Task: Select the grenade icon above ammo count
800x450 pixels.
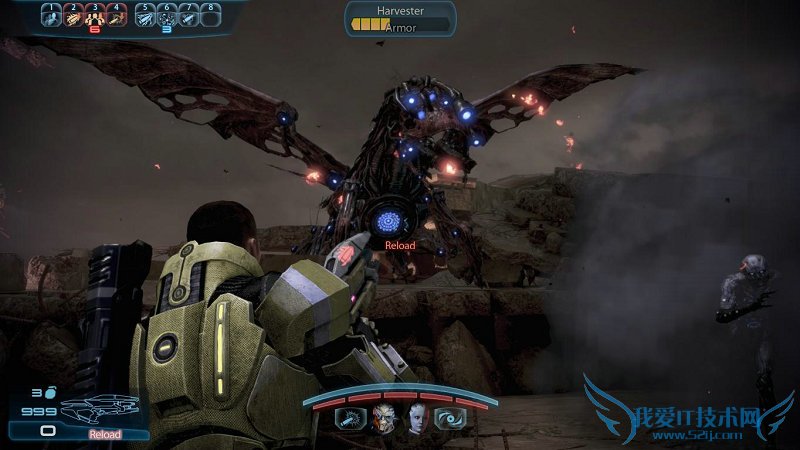Action: point(48,394)
